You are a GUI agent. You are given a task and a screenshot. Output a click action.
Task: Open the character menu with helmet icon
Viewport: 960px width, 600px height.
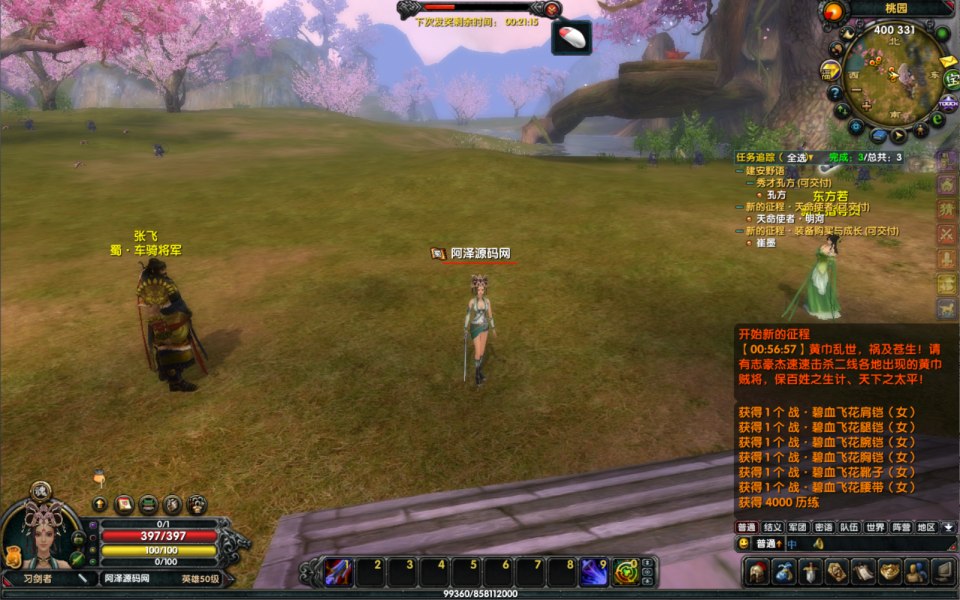756,571
